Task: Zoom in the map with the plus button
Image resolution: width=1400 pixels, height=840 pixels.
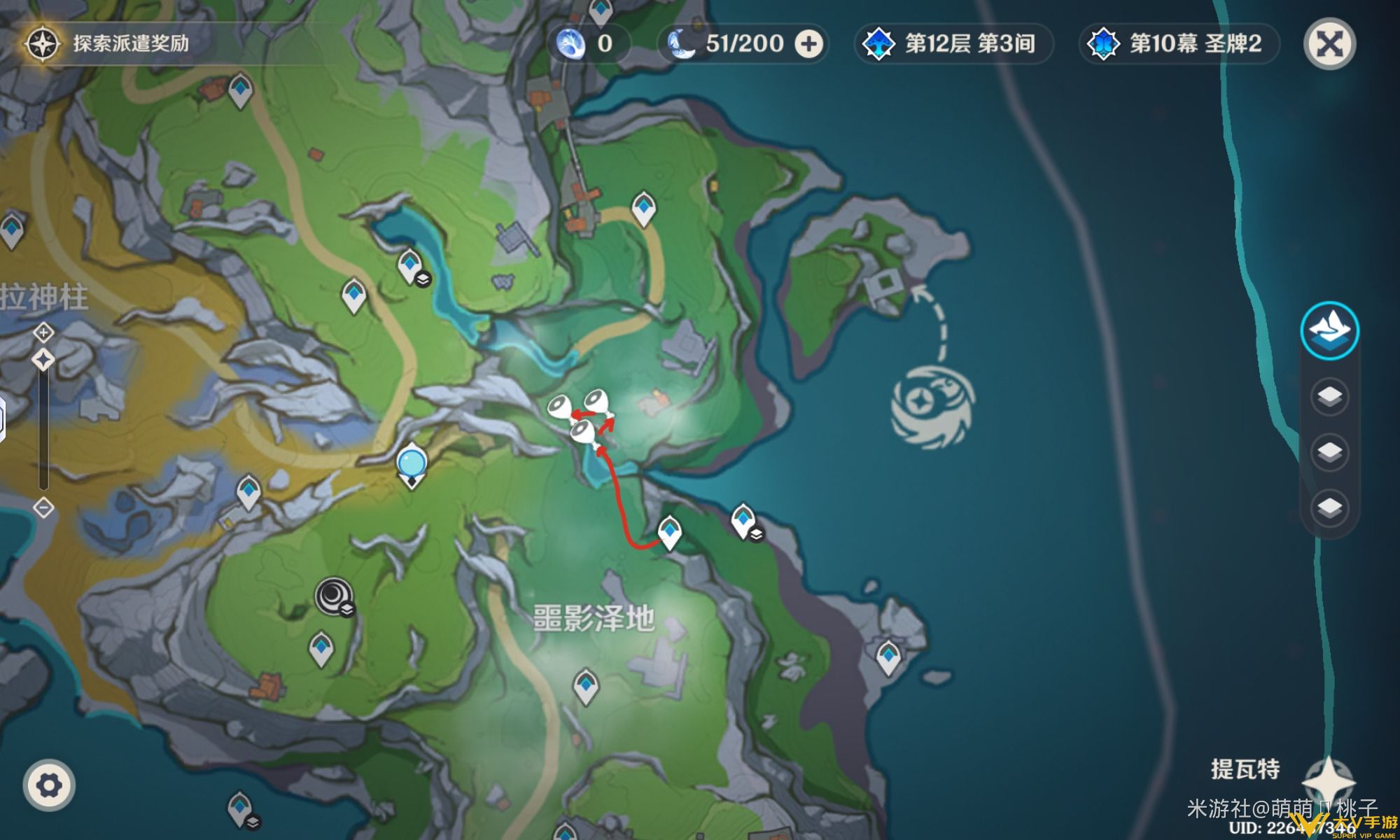Action: [x=43, y=331]
